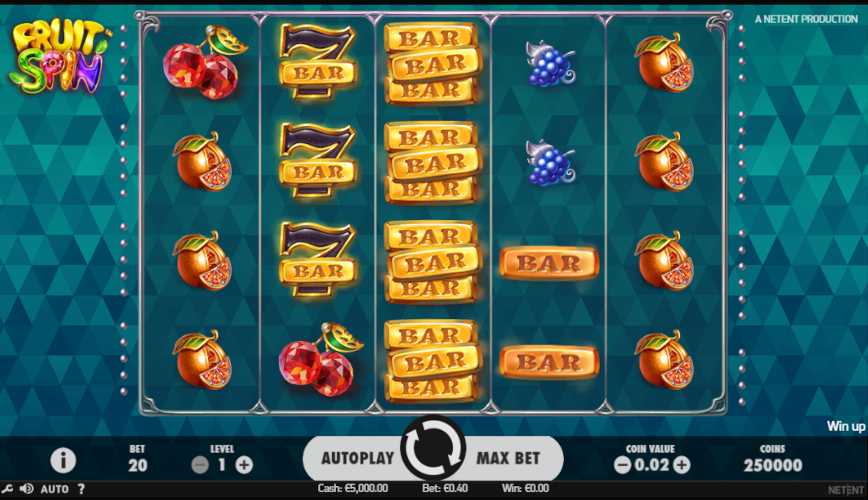The height and width of the screenshot is (500, 868).
Task: Increase the bet level with plus
Action: coord(244,465)
